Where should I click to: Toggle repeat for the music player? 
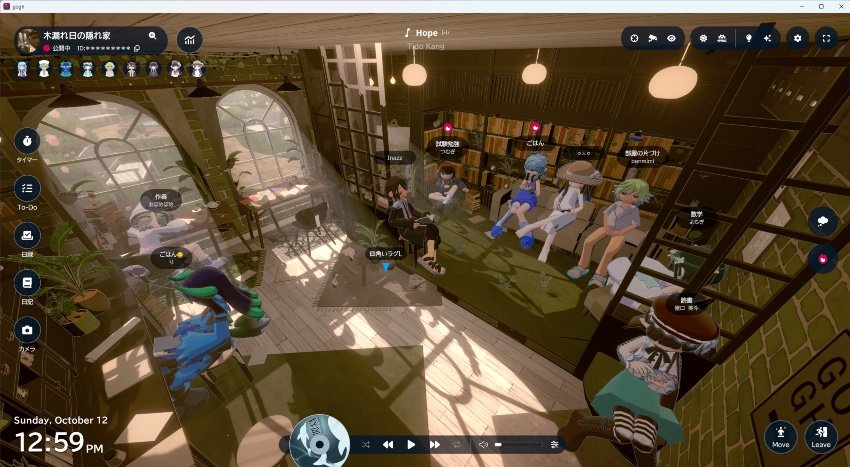(458, 444)
